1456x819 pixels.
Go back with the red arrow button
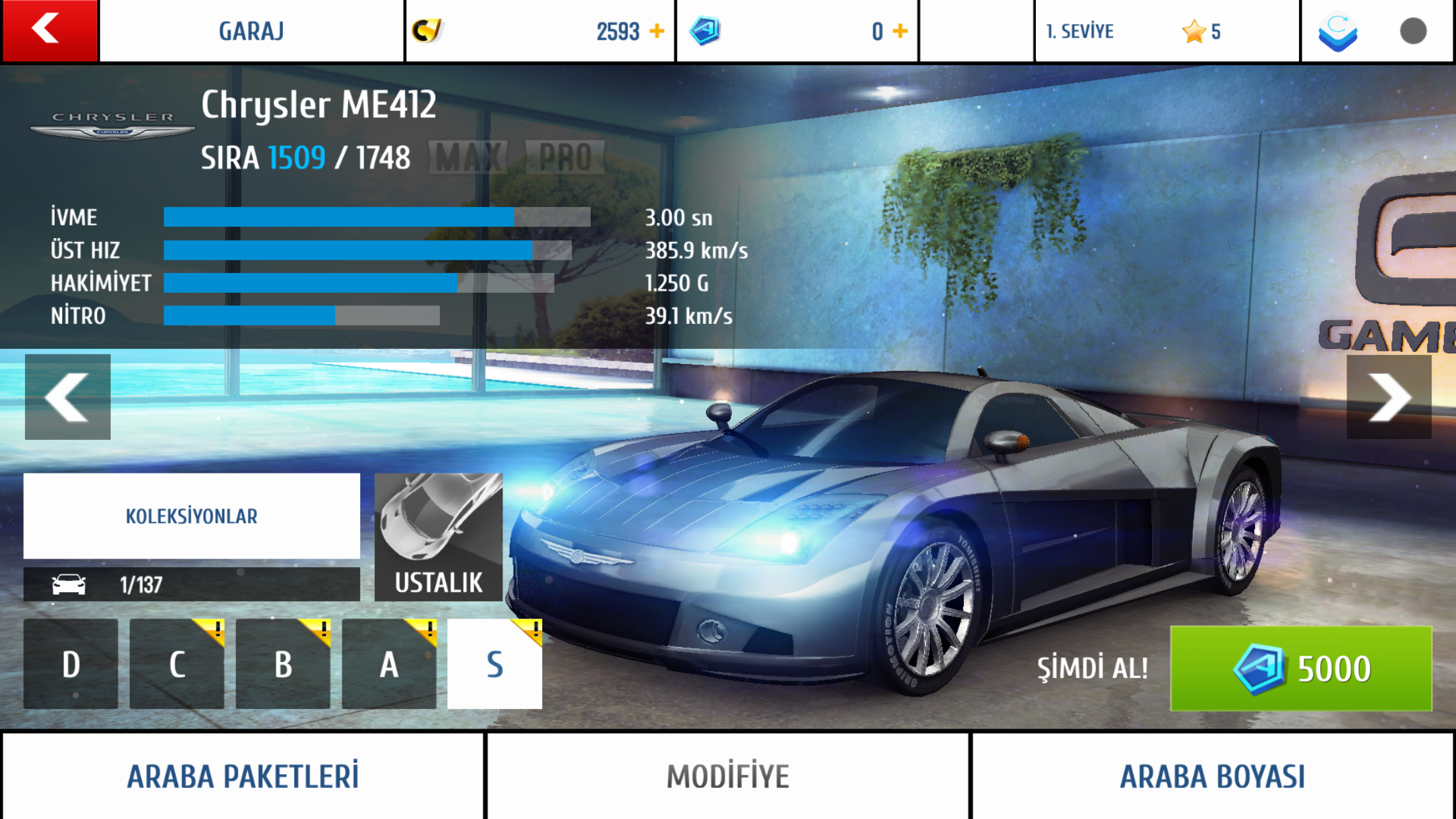[49, 30]
